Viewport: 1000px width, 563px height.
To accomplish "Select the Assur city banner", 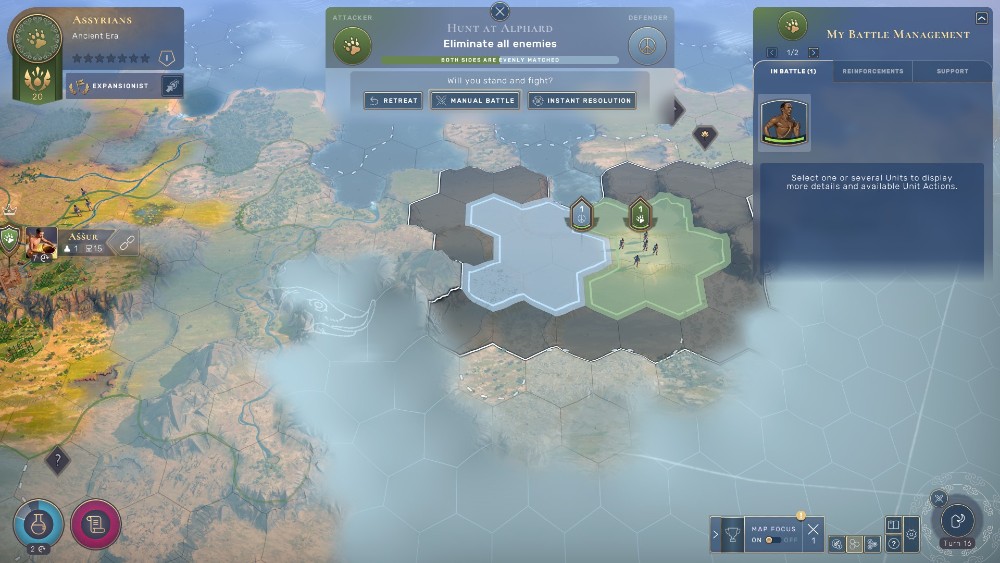I will [82, 242].
